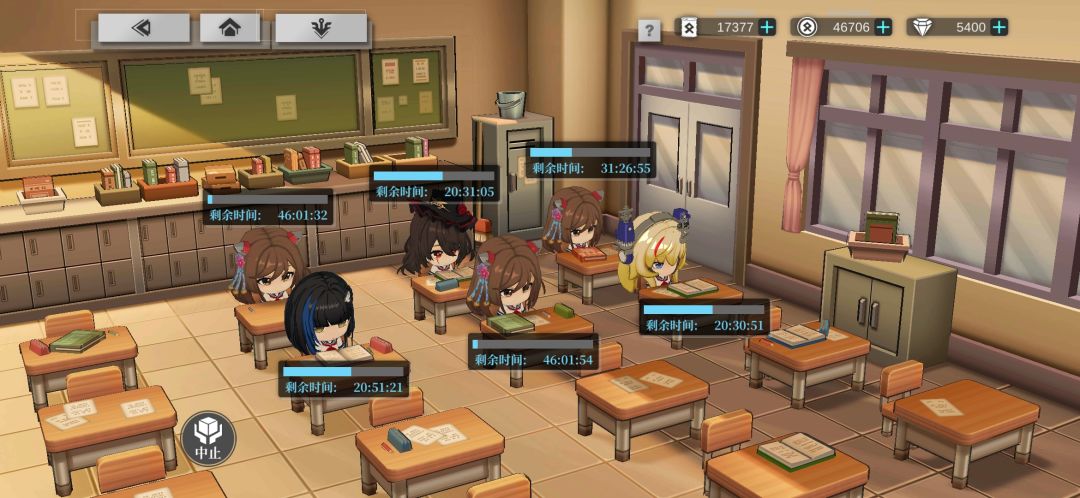Viewport: 1080px width, 498px height.
Task: Go back using the left arrow button
Action: 143,28
